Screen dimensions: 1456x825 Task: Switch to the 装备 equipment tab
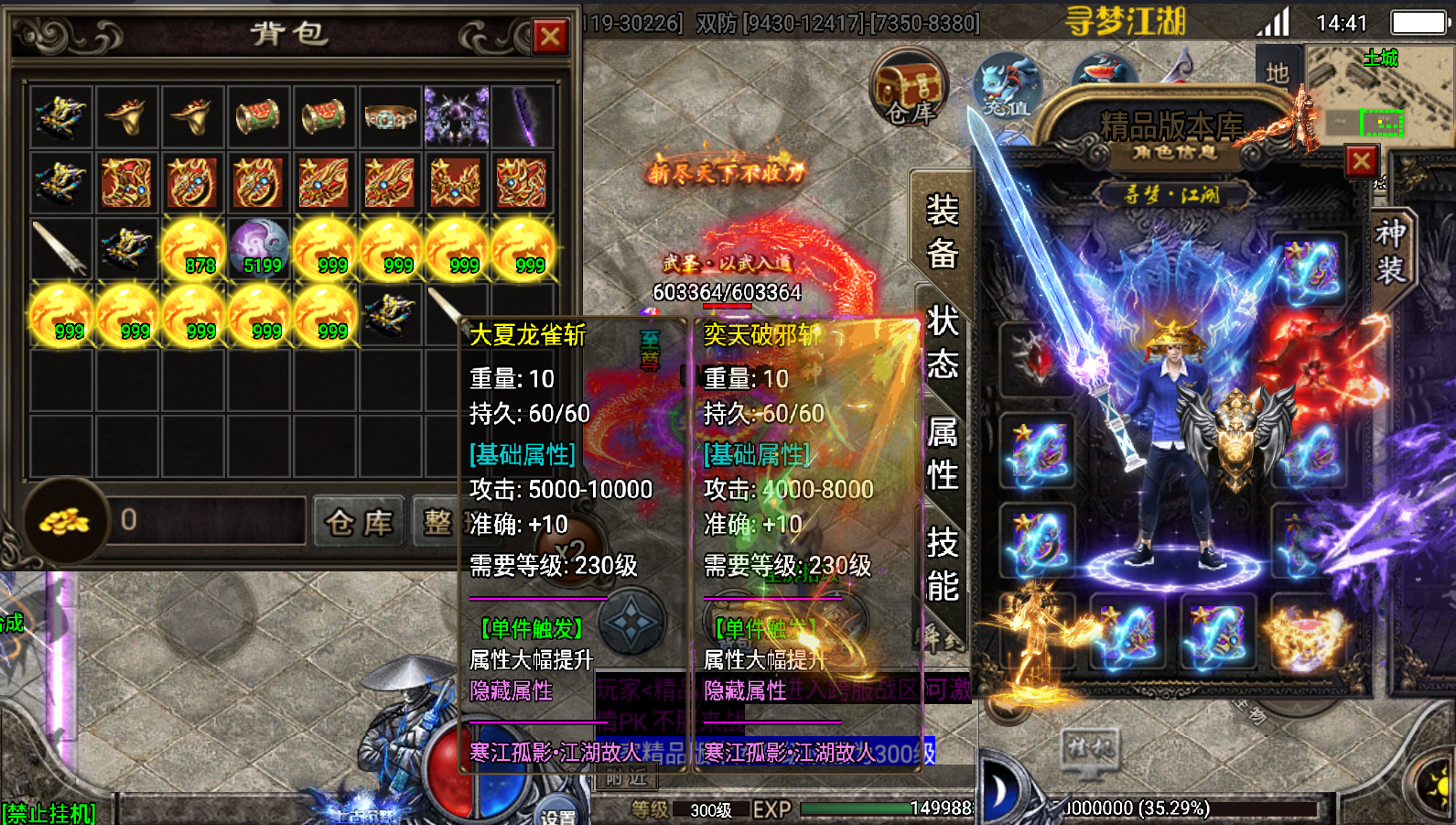tap(942, 233)
